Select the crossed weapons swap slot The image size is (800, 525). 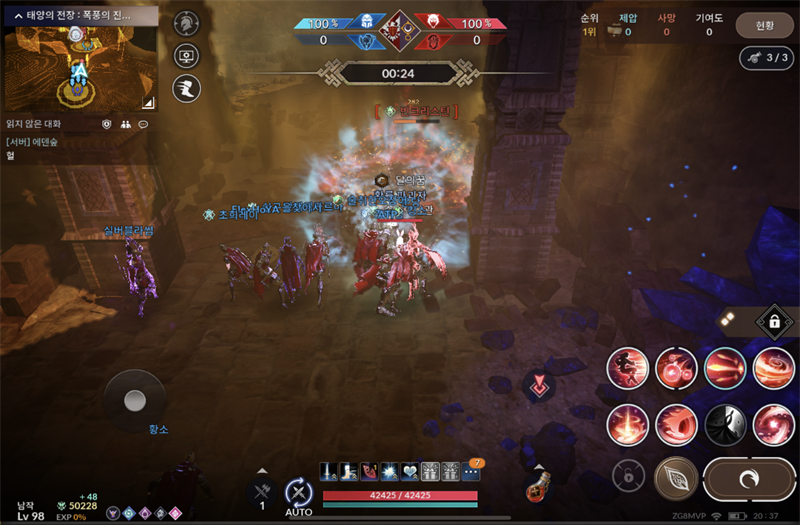[262, 489]
